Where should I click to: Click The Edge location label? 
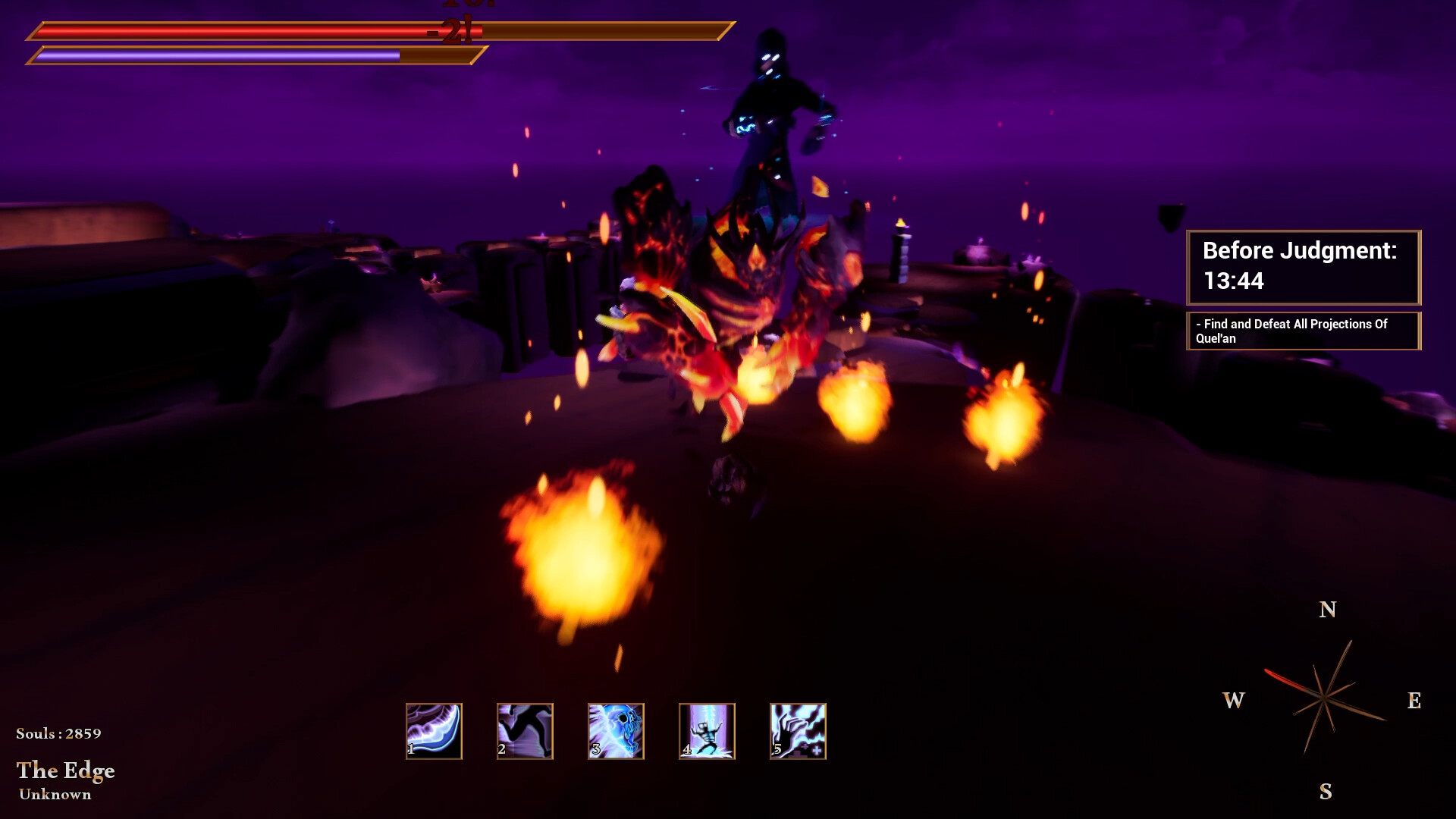click(x=67, y=771)
